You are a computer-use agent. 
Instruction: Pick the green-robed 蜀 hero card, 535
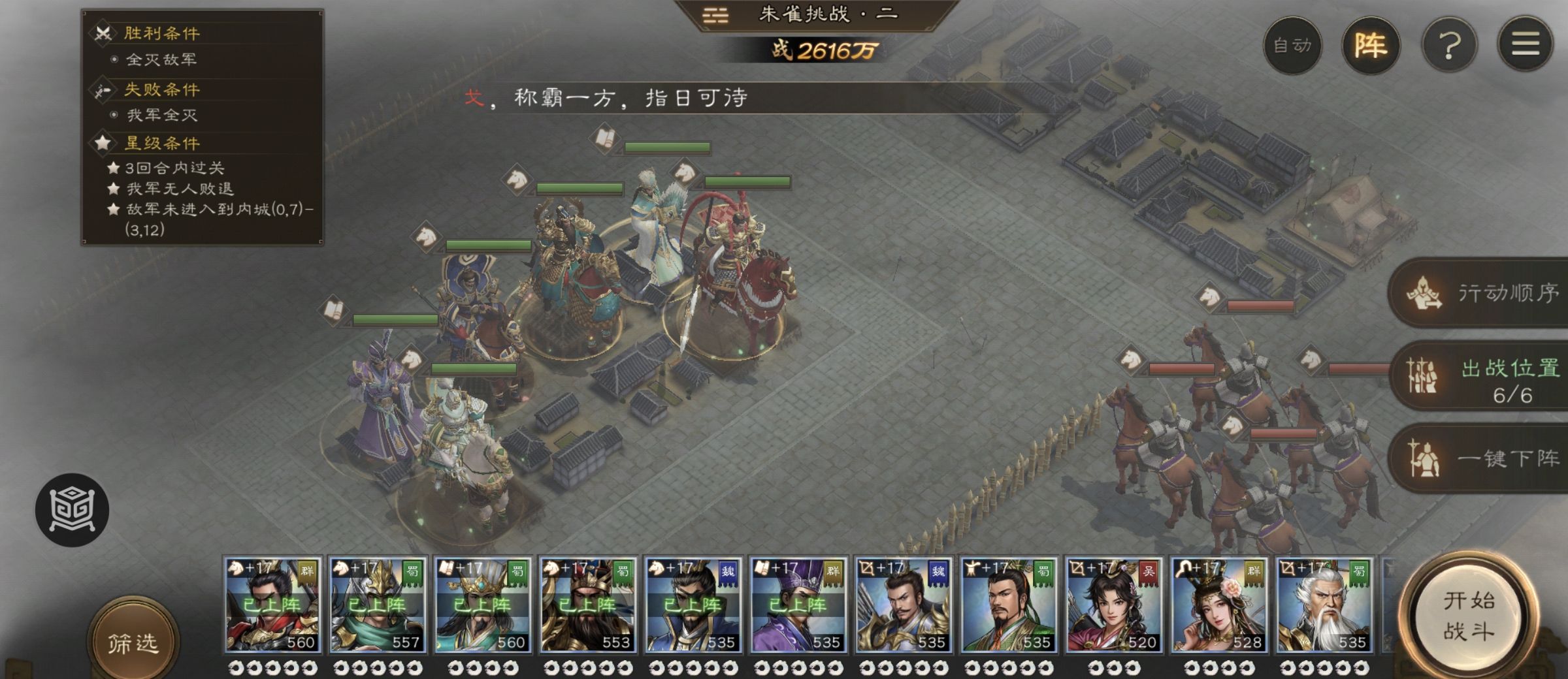(x=1009, y=605)
